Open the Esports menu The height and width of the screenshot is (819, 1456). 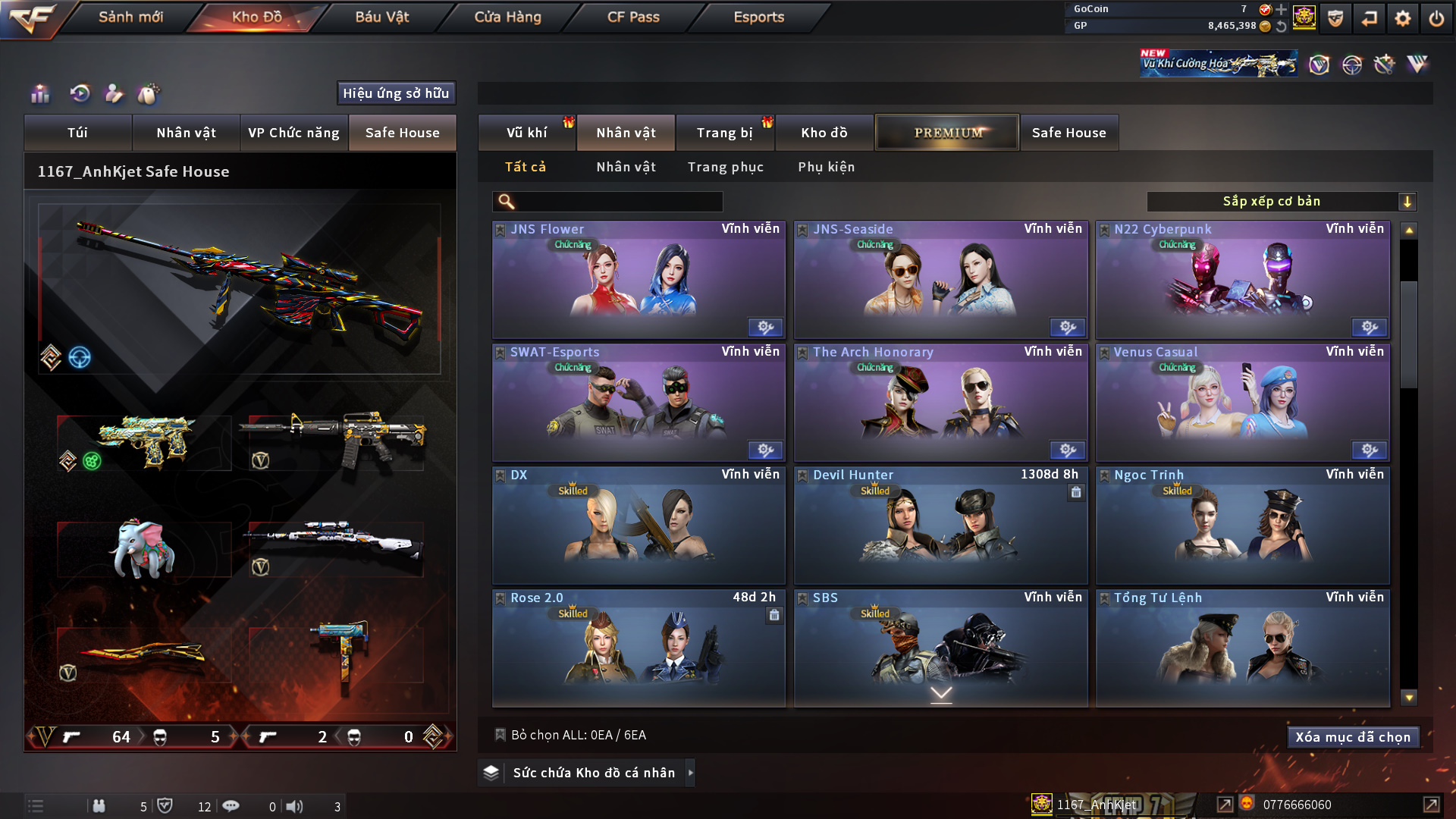[758, 17]
